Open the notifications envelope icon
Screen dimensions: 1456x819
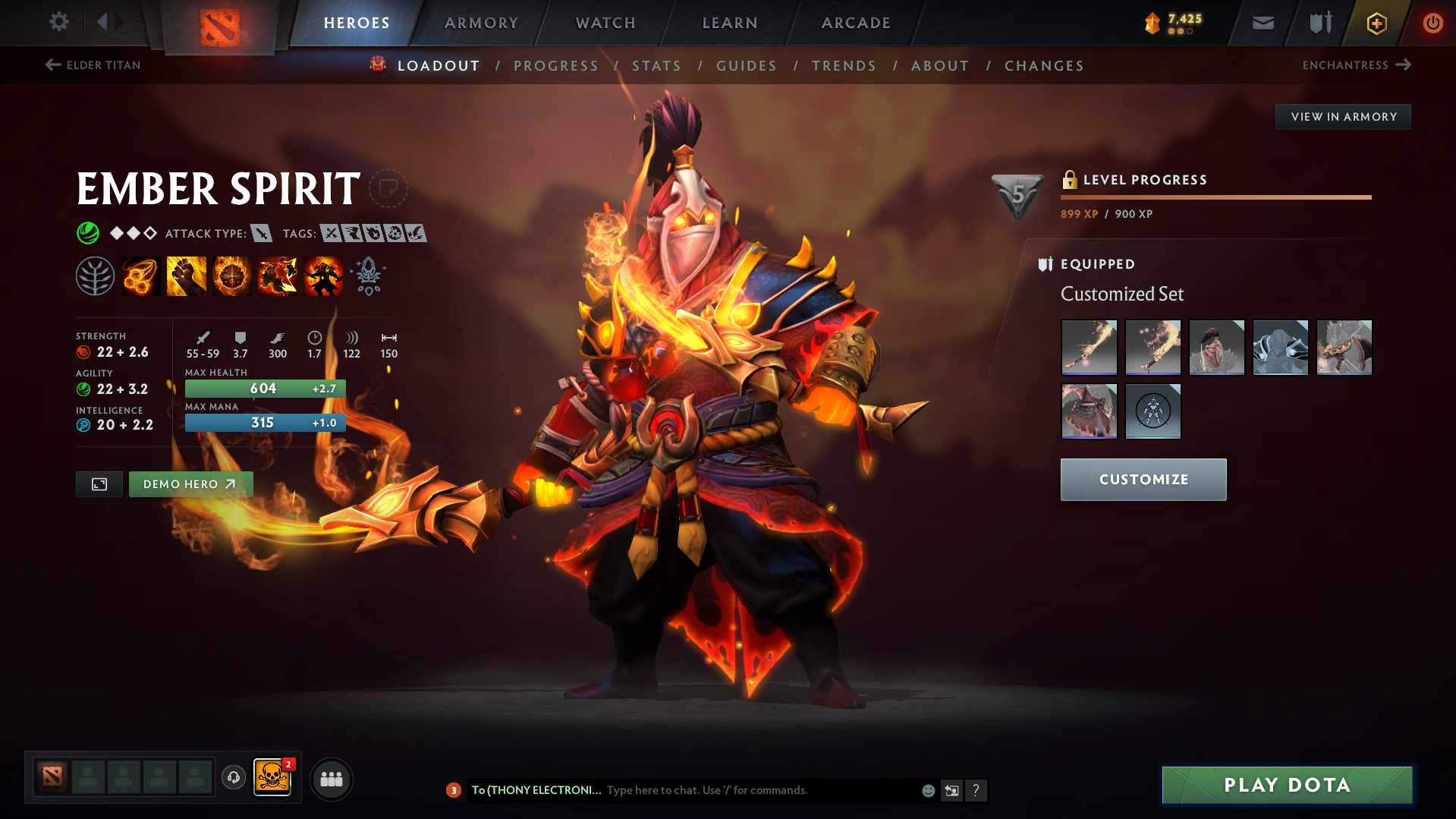click(1262, 23)
